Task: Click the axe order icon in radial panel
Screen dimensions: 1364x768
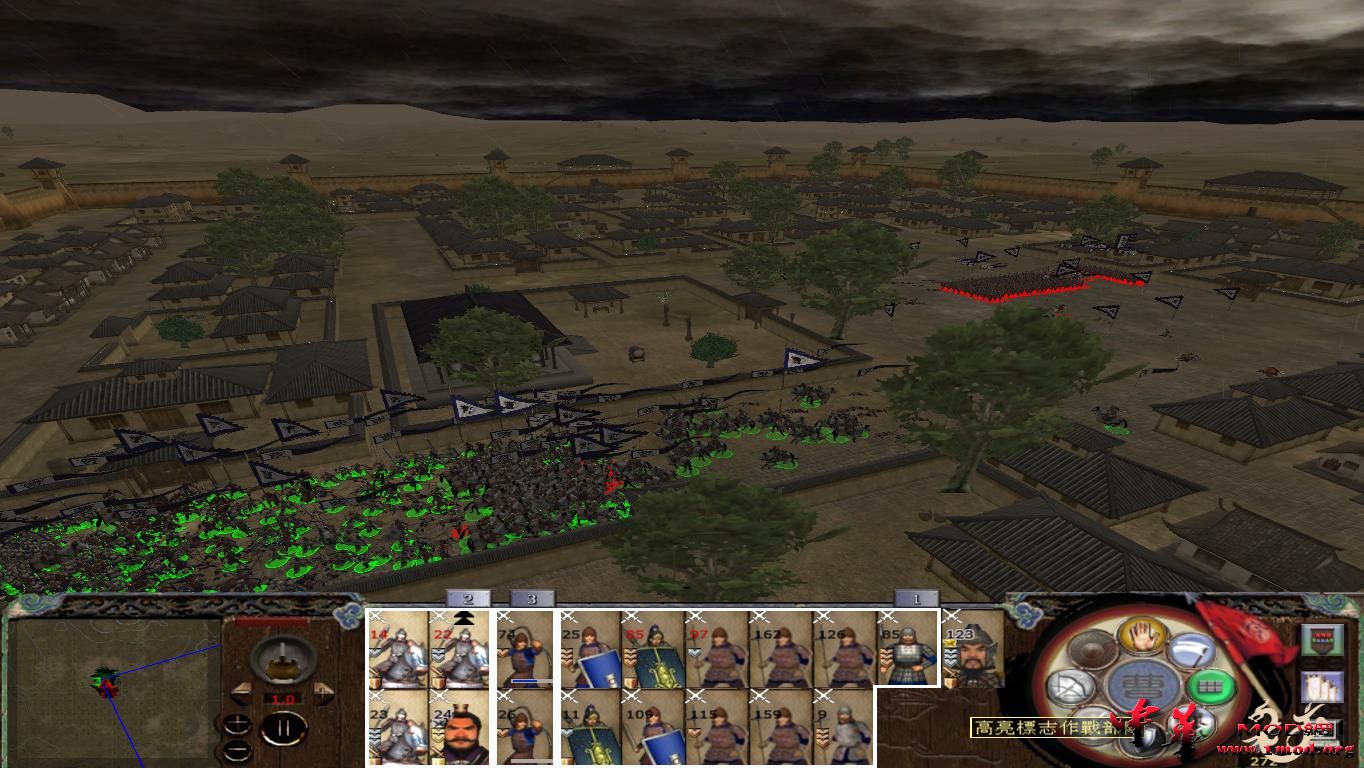Action: click(1193, 652)
